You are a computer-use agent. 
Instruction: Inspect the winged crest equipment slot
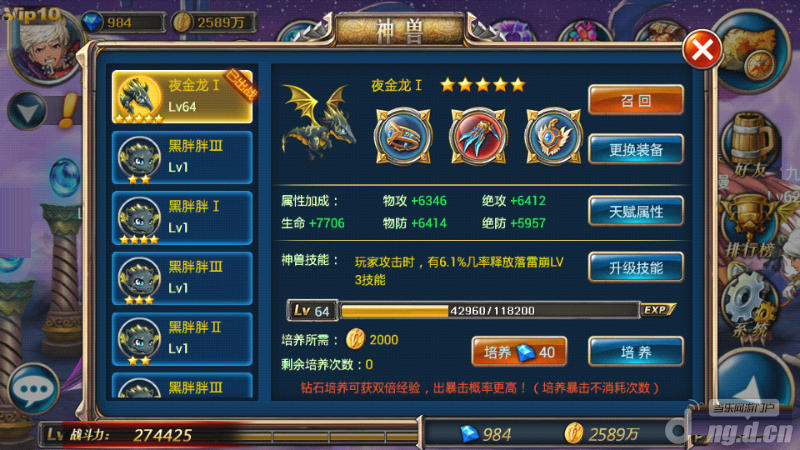tap(547, 137)
